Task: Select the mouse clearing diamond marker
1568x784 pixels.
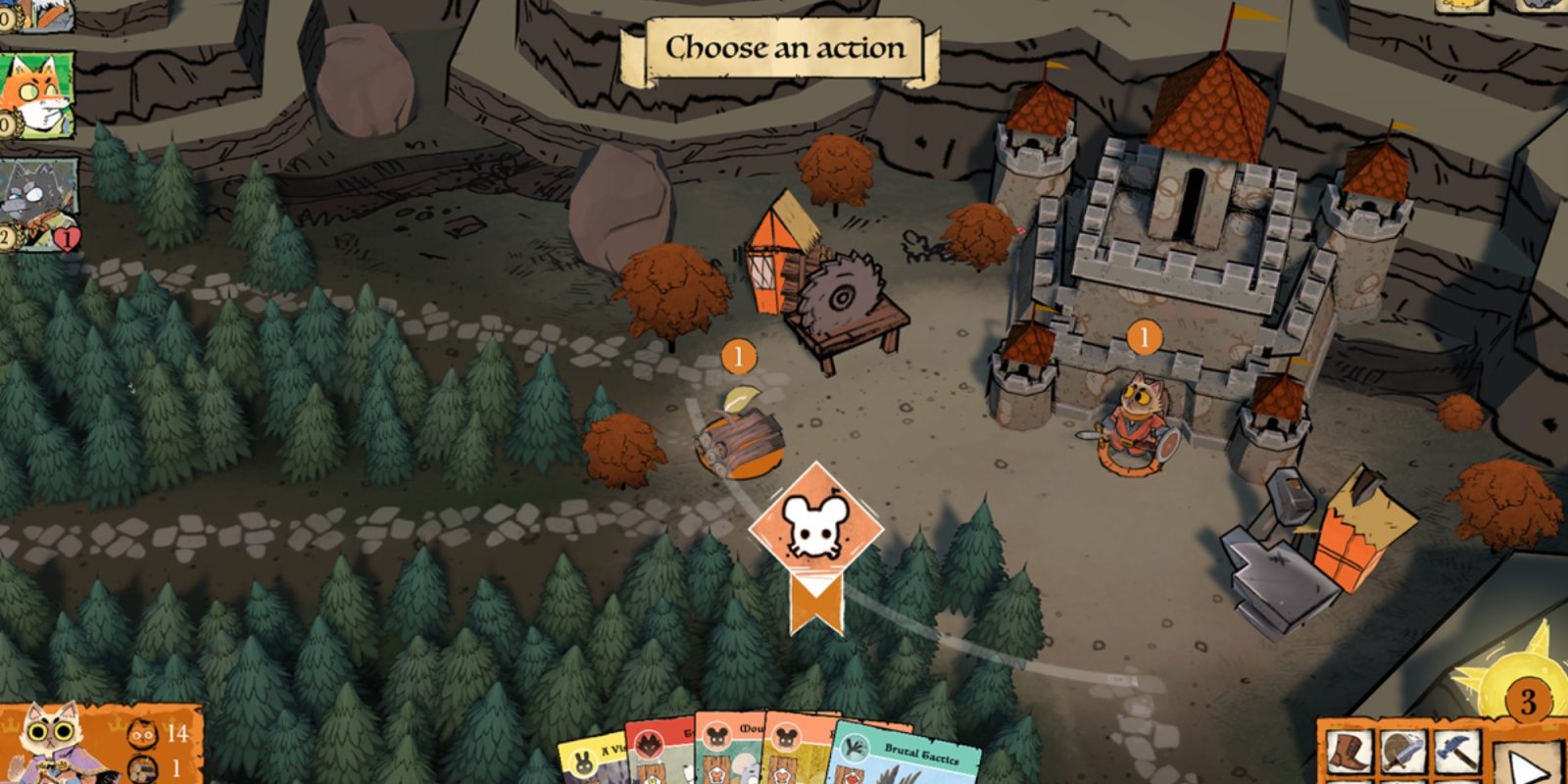Action: 815,527
